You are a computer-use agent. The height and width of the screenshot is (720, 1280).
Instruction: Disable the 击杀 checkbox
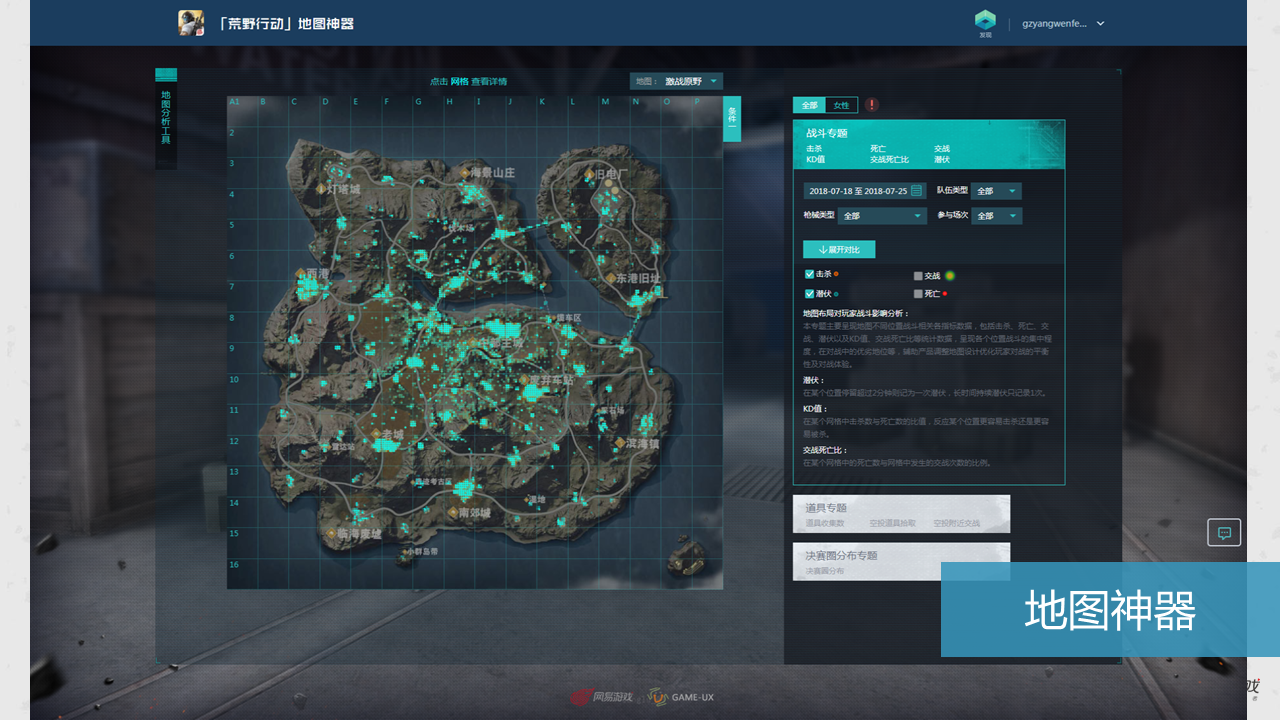[x=809, y=275]
